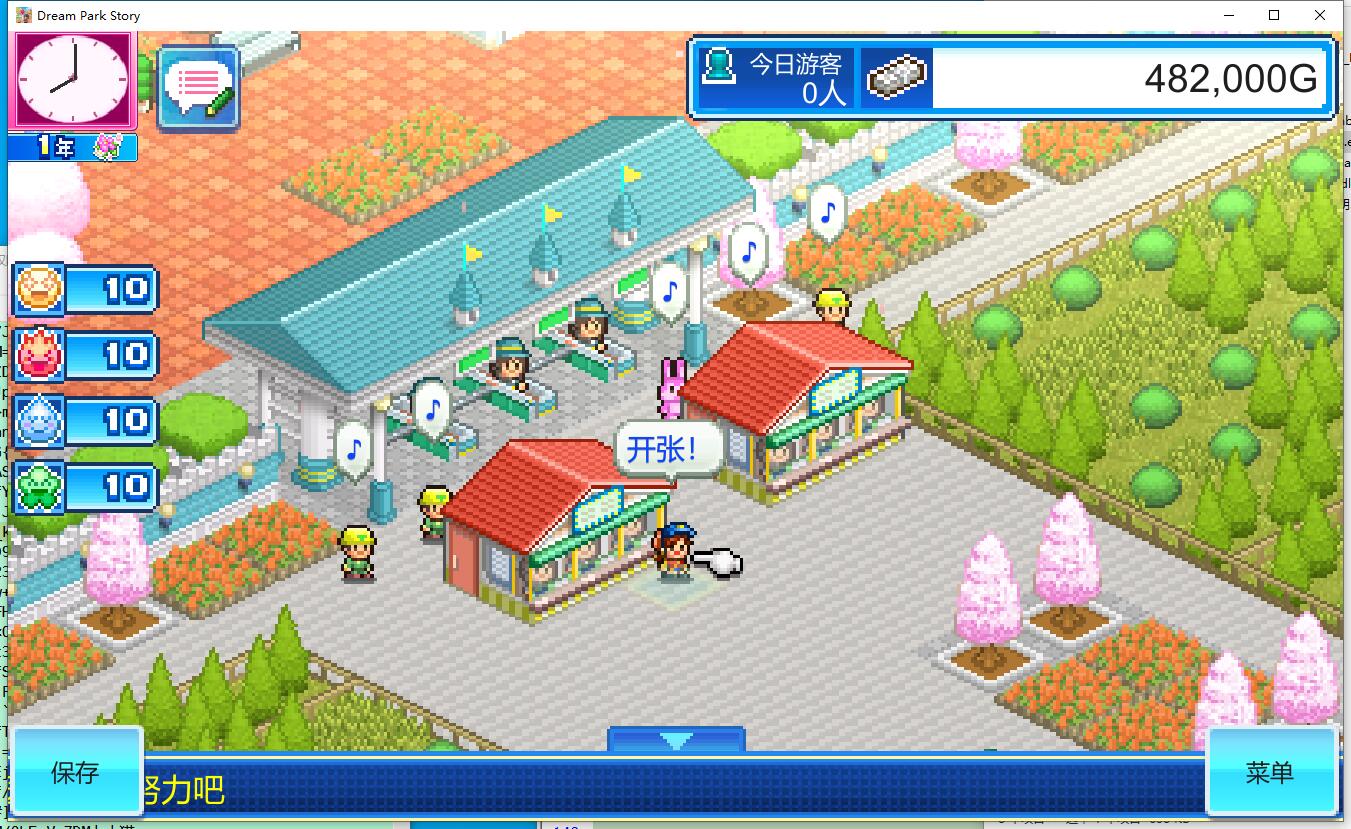Open the speech bubble notes icon

198,89
